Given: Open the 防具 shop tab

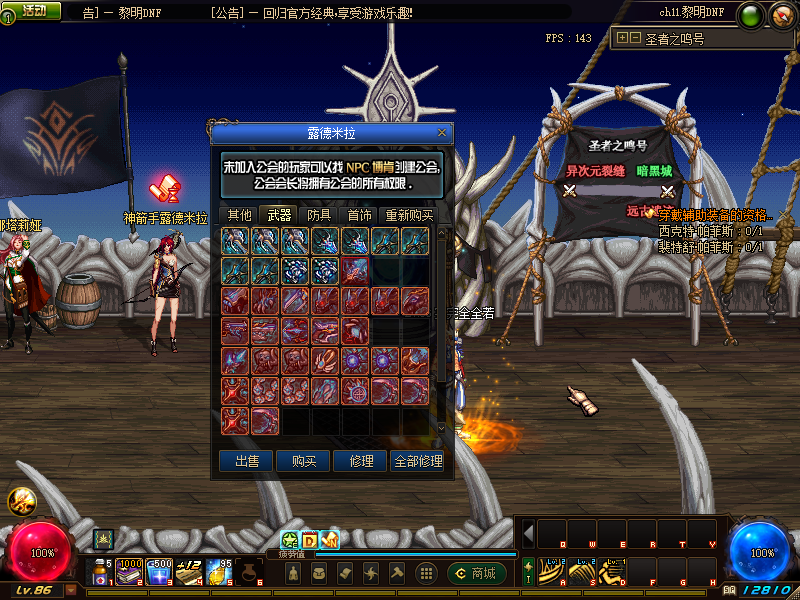Looking at the screenshot, I should [320, 215].
